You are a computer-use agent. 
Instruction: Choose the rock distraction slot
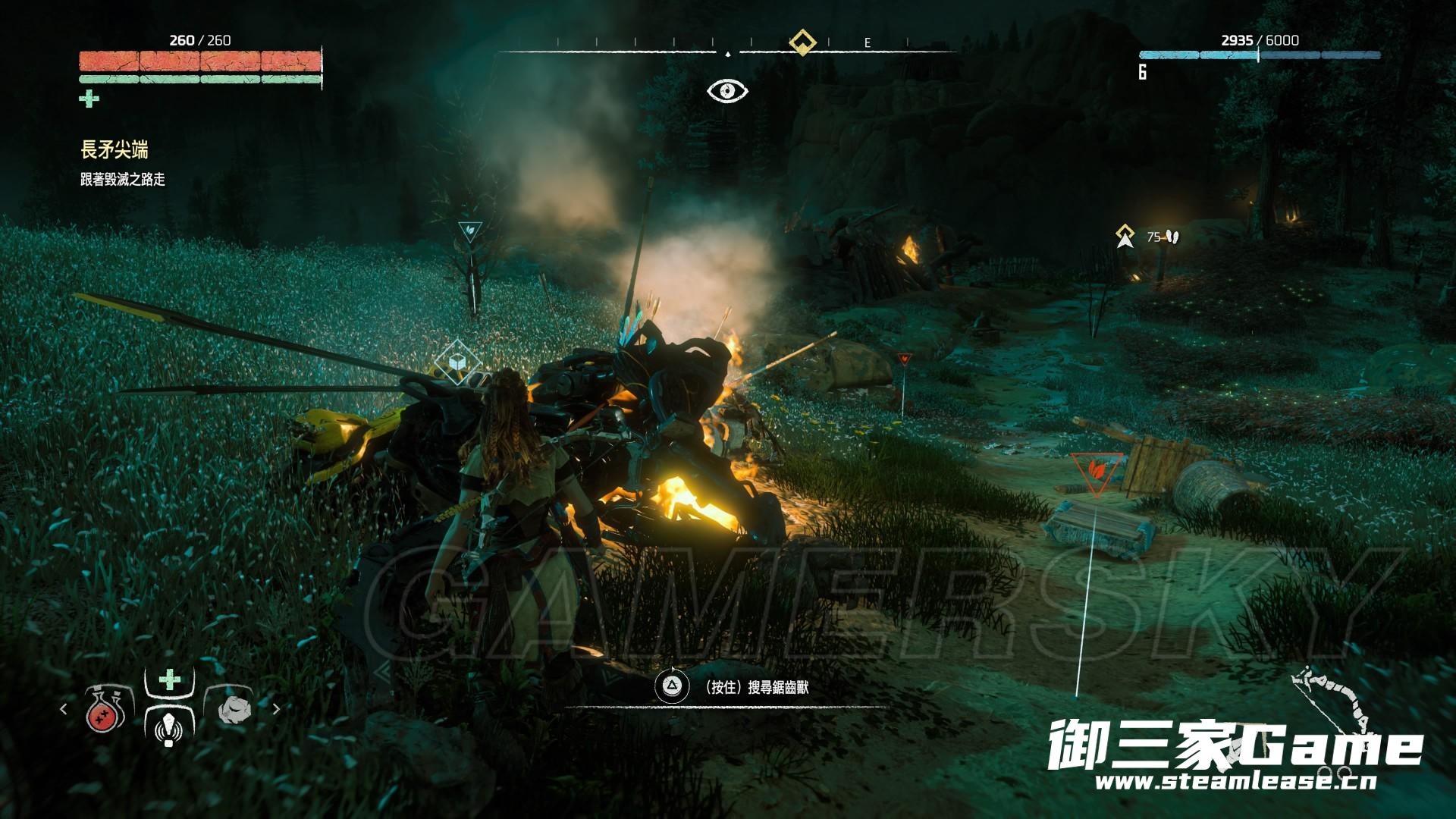pyautogui.click(x=232, y=710)
